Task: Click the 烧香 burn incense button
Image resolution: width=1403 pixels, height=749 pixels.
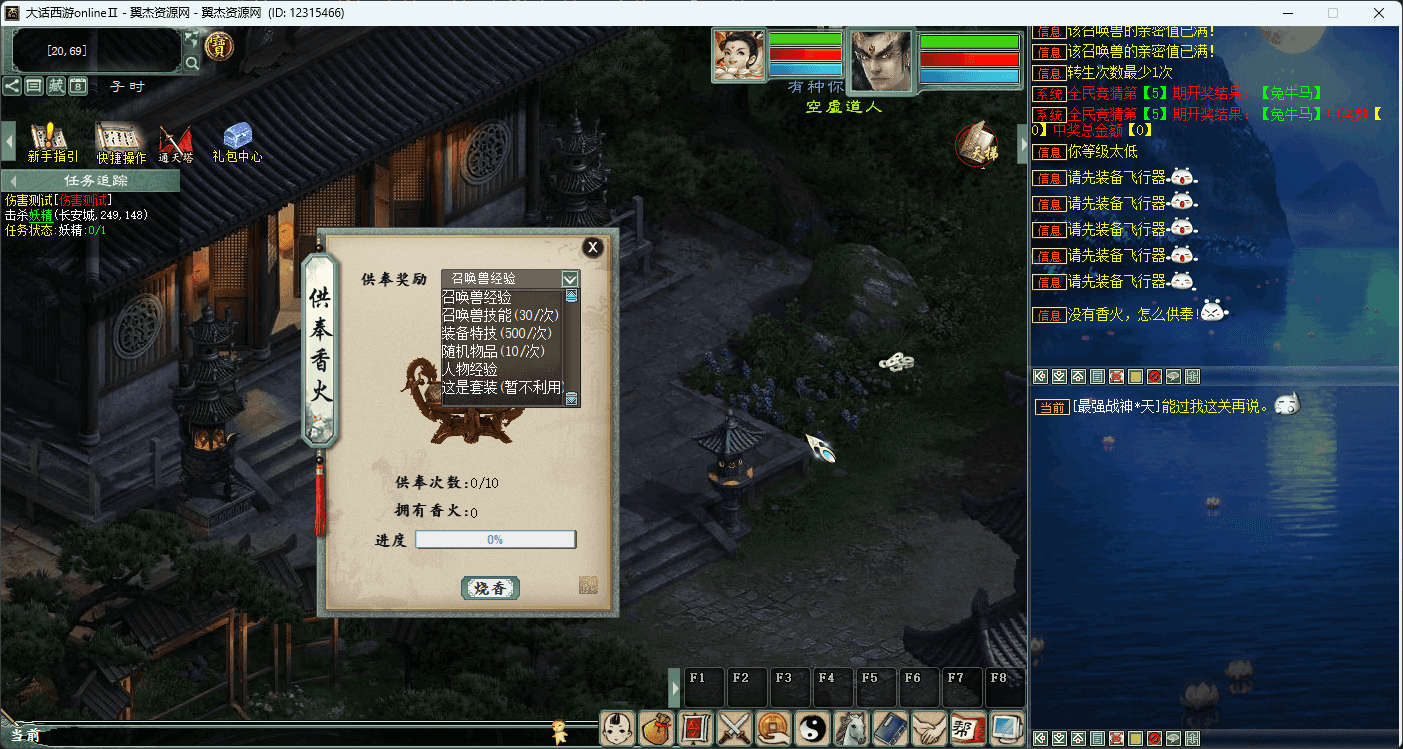Action: [x=490, y=588]
